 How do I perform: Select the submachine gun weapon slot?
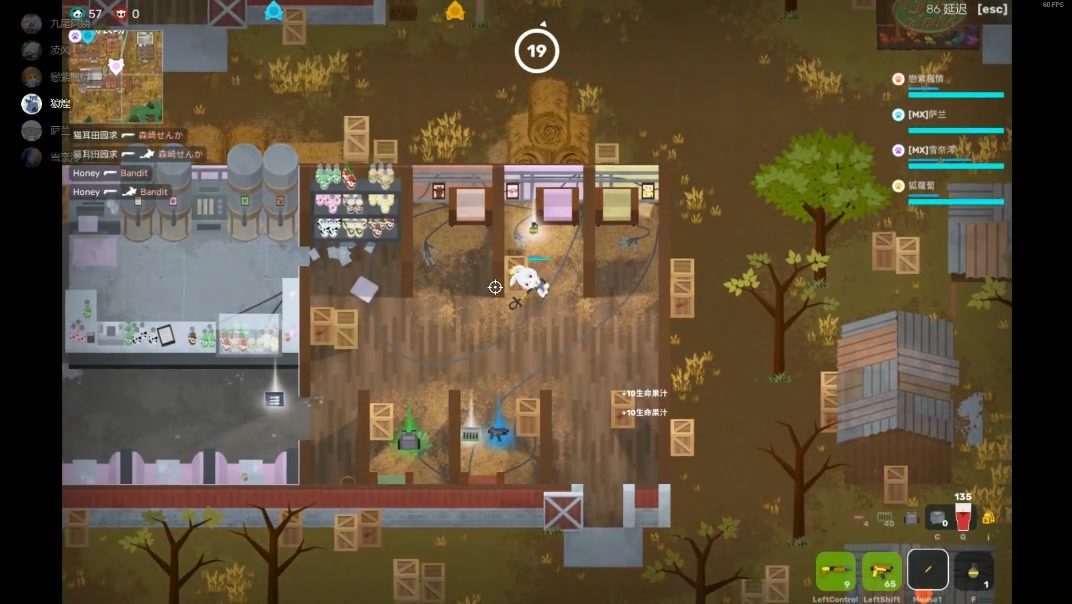pyautogui.click(x=881, y=571)
